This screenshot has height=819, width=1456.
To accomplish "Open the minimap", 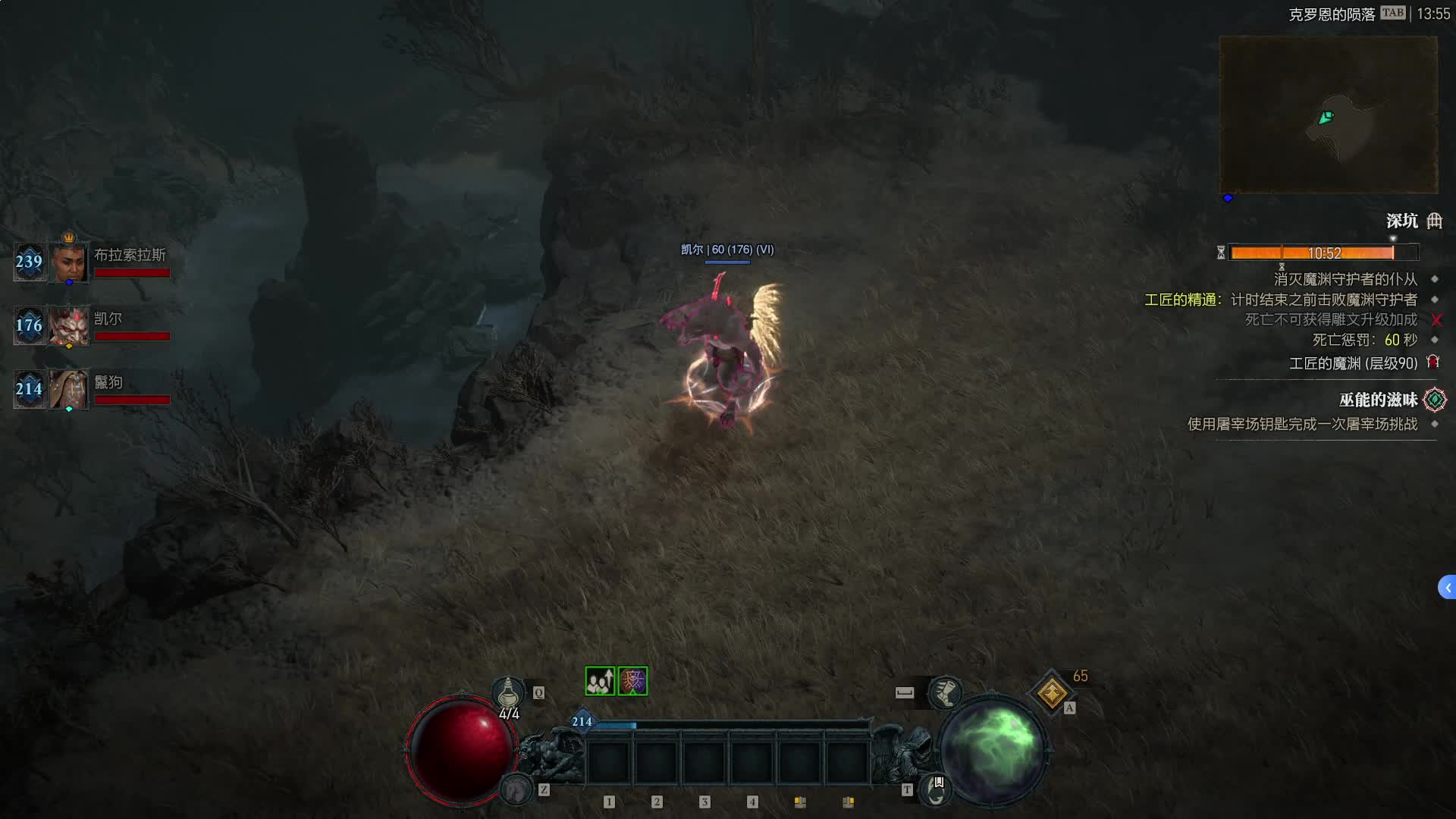I will pos(1328,115).
